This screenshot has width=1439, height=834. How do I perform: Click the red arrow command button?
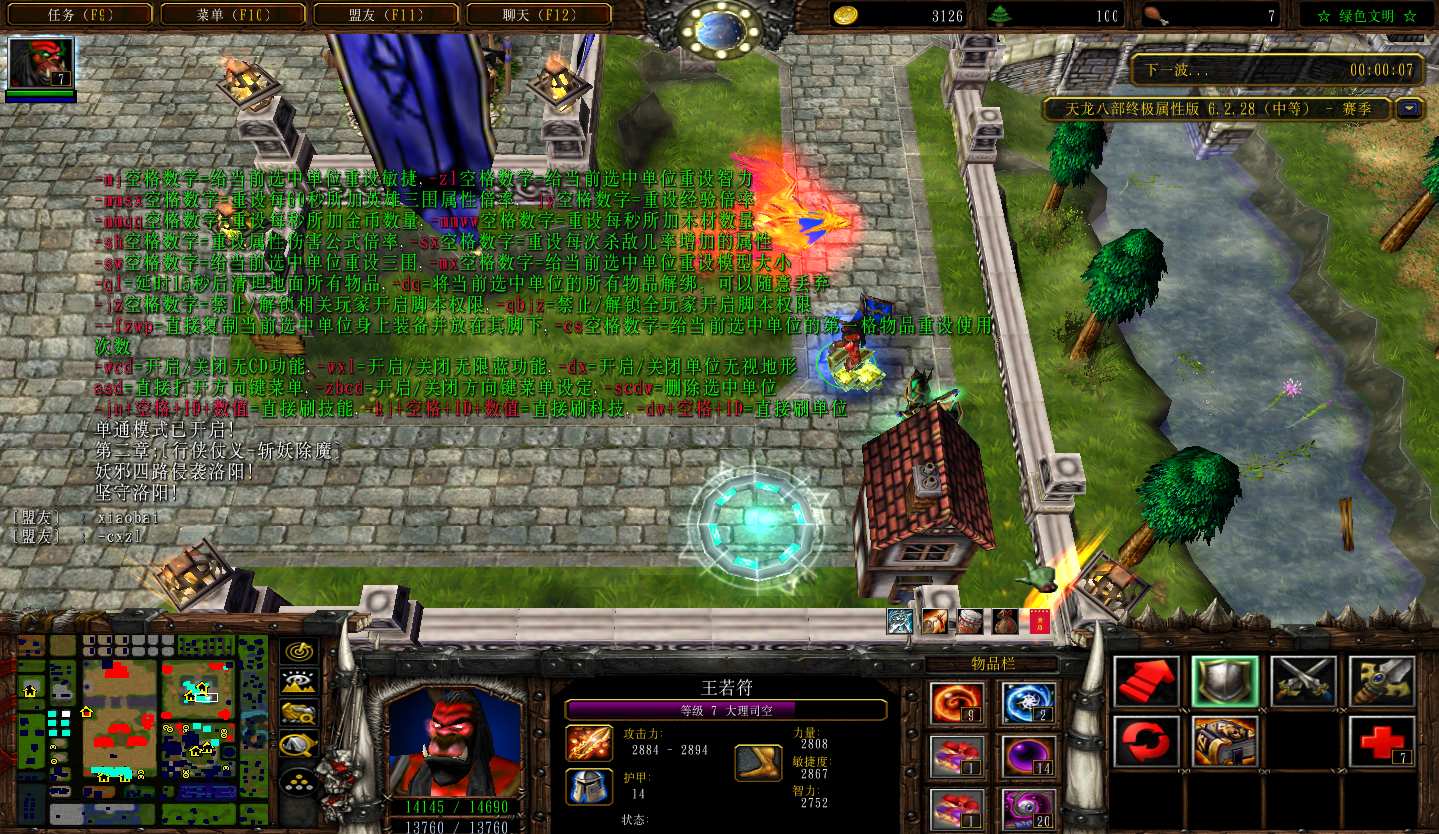pyautogui.click(x=1146, y=681)
